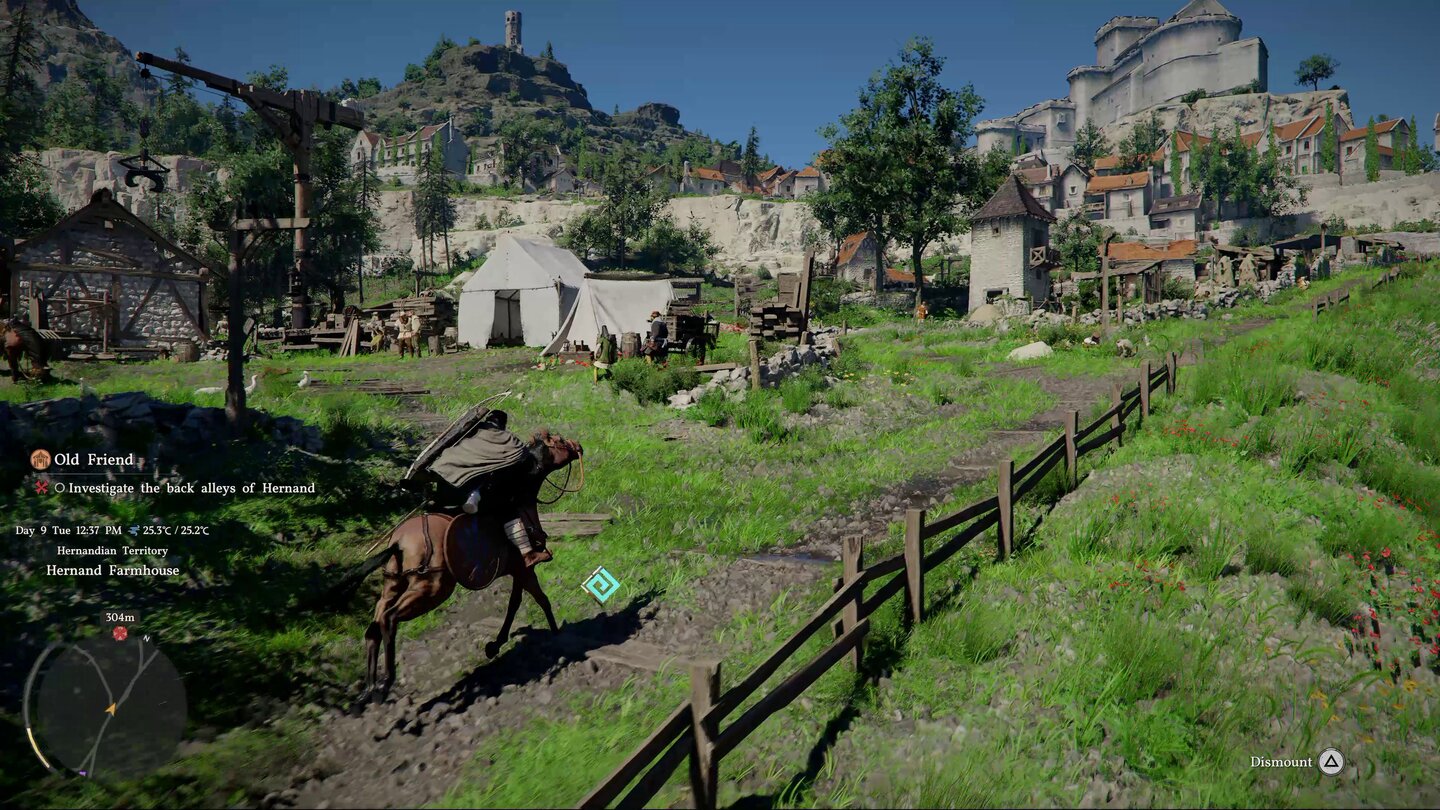1440x810 pixels.
Task: Click the orange player arrow on the minimap
Action: coord(112,709)
